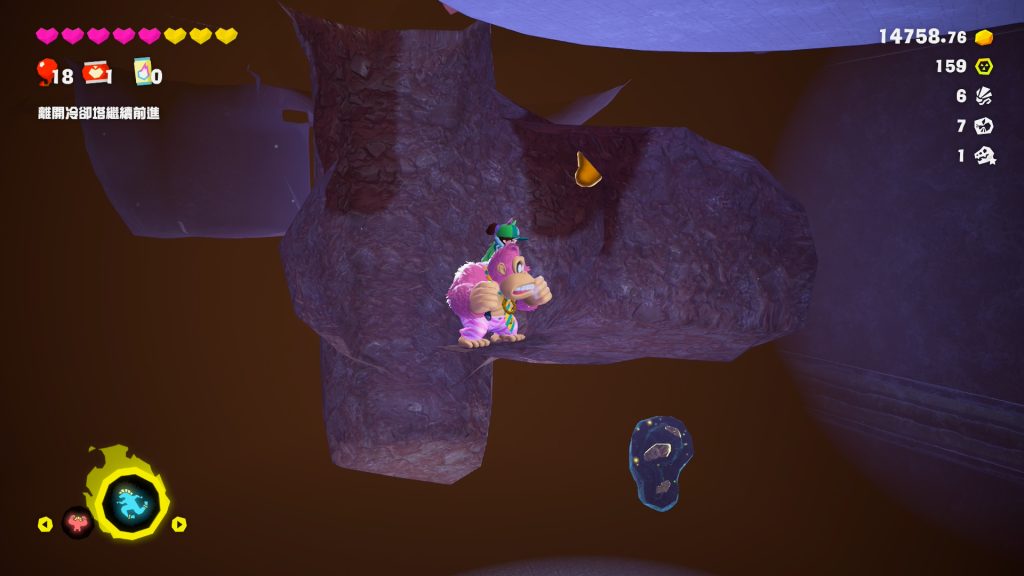Viewport: 1024px width, 576px height.
Task: Select the red heart juice can item
Action: click(96, 72)
